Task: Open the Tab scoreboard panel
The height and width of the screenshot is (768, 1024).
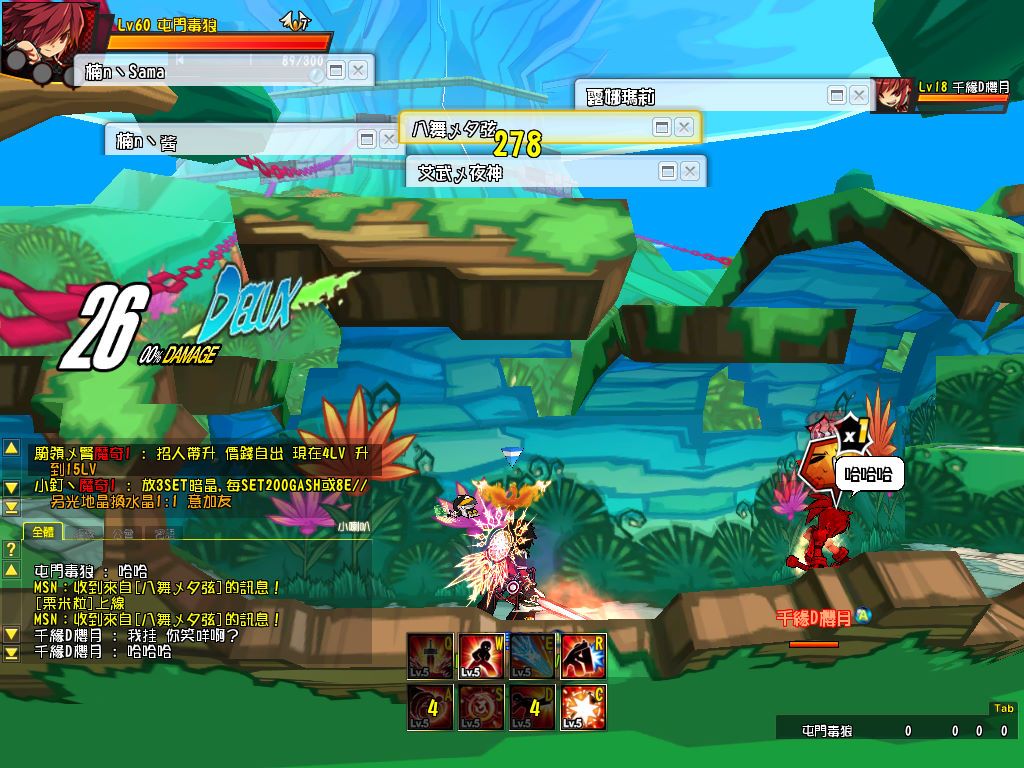Action: [x=1002, y=708]
